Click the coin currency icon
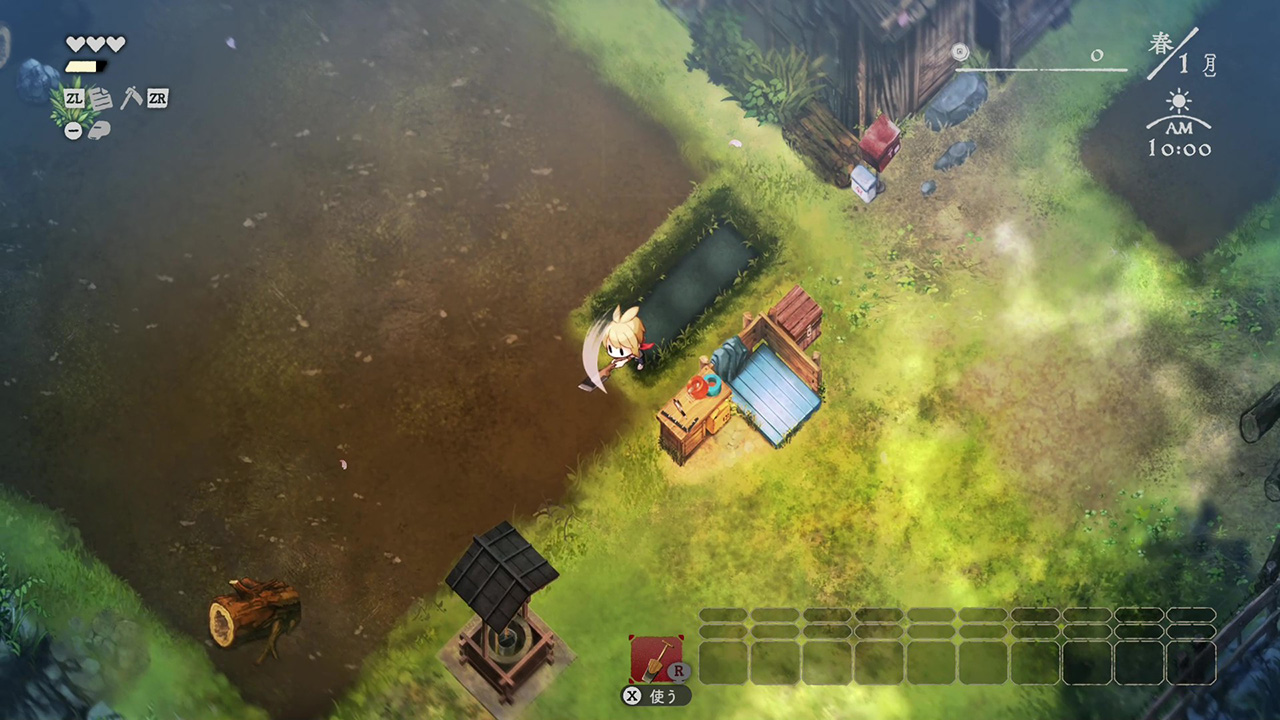 click(961, 52)
